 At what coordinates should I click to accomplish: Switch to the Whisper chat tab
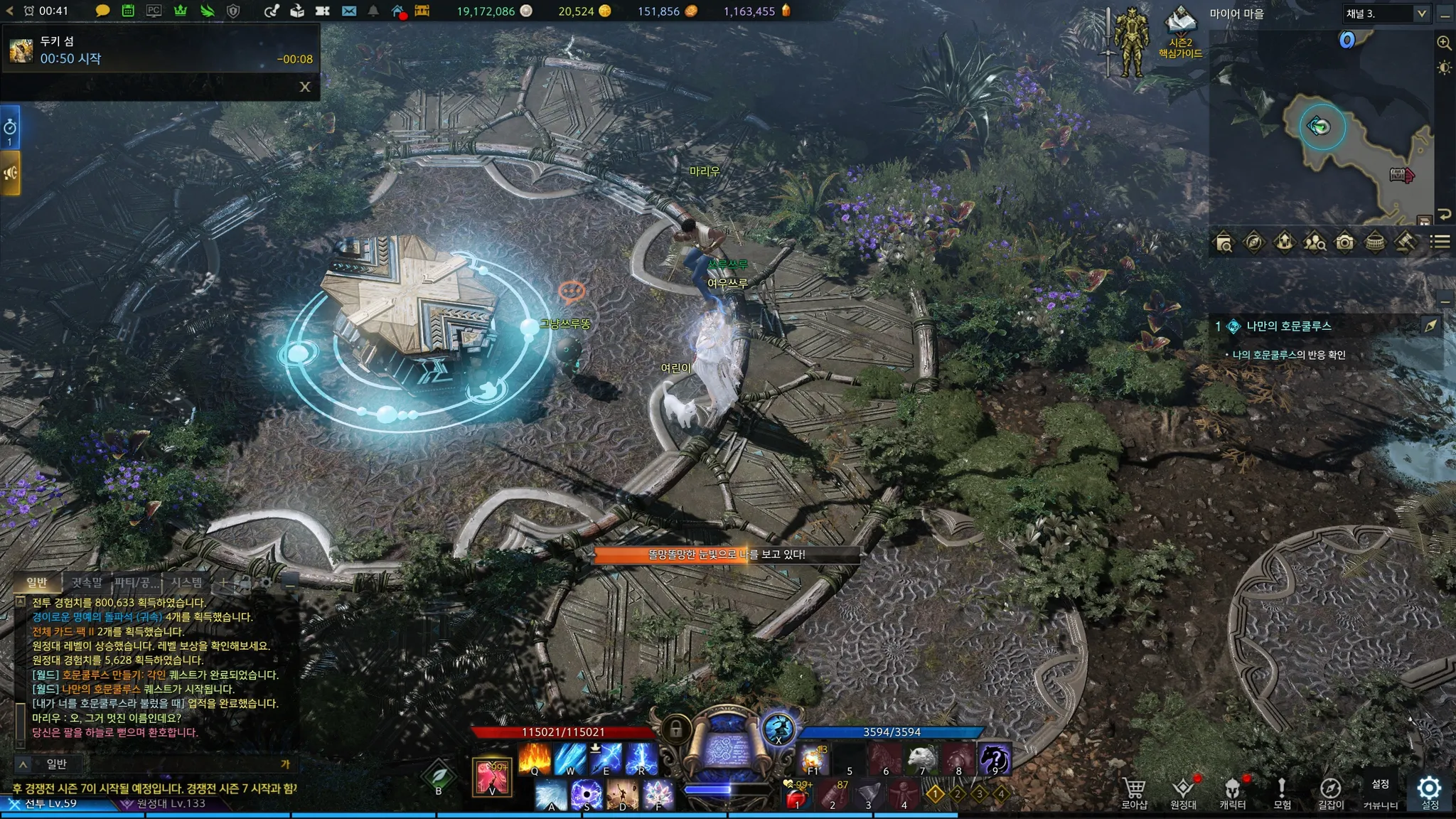click(x=87, y=583)
